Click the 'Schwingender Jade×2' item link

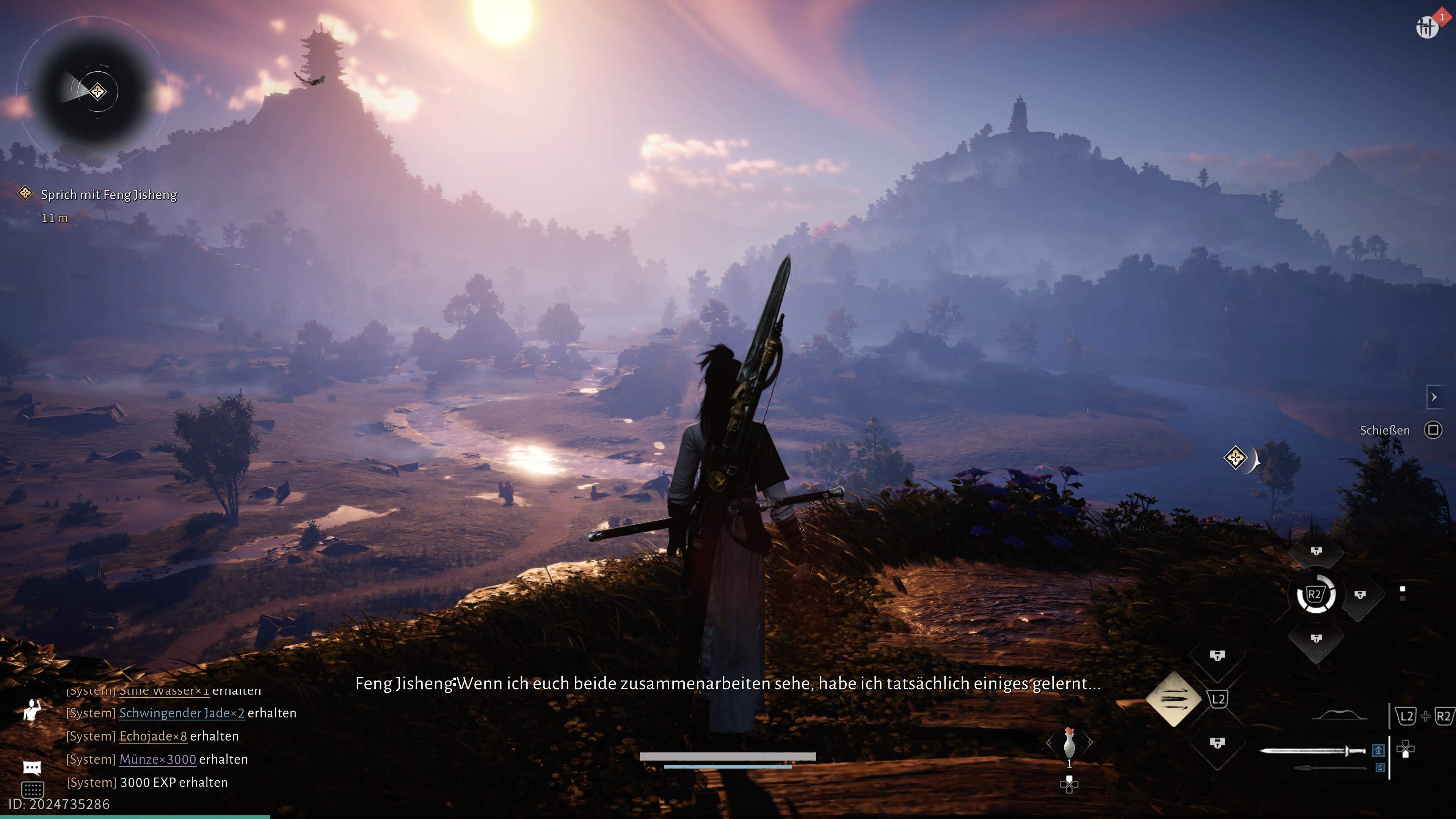tap(182, 713)
